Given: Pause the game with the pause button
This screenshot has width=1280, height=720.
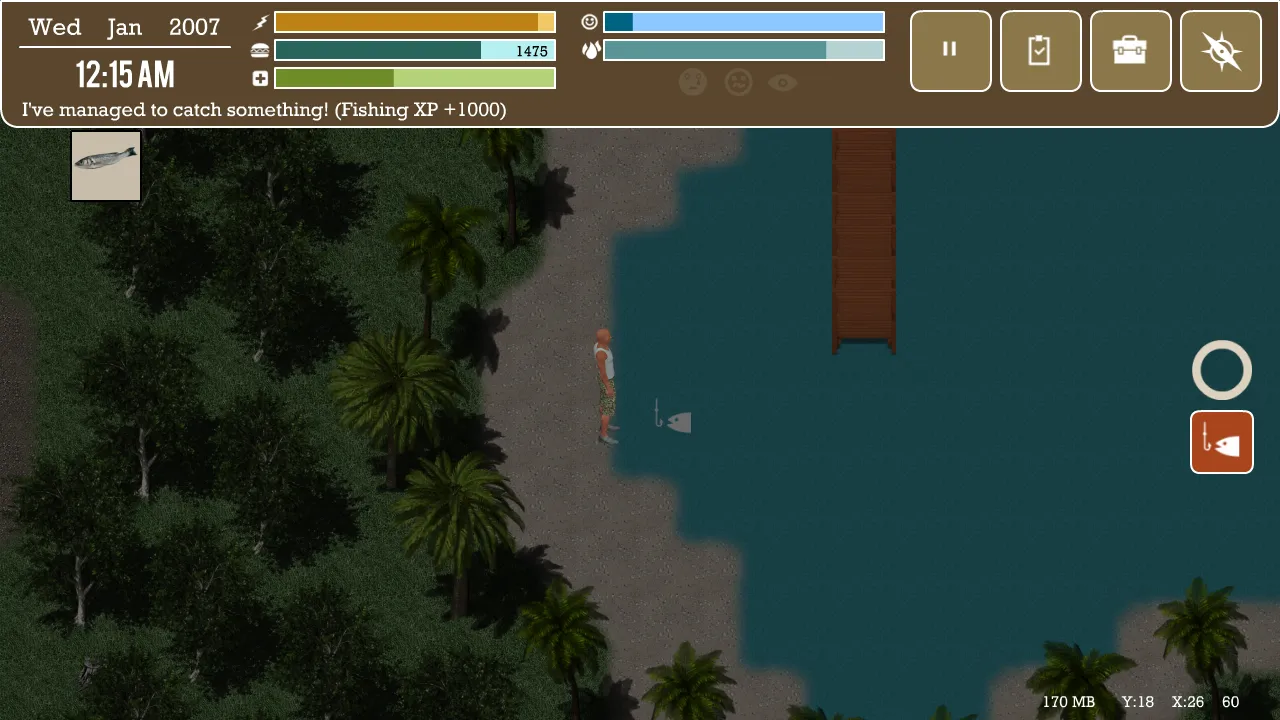Looking at the screenshot, I should [x=950, y=51].
